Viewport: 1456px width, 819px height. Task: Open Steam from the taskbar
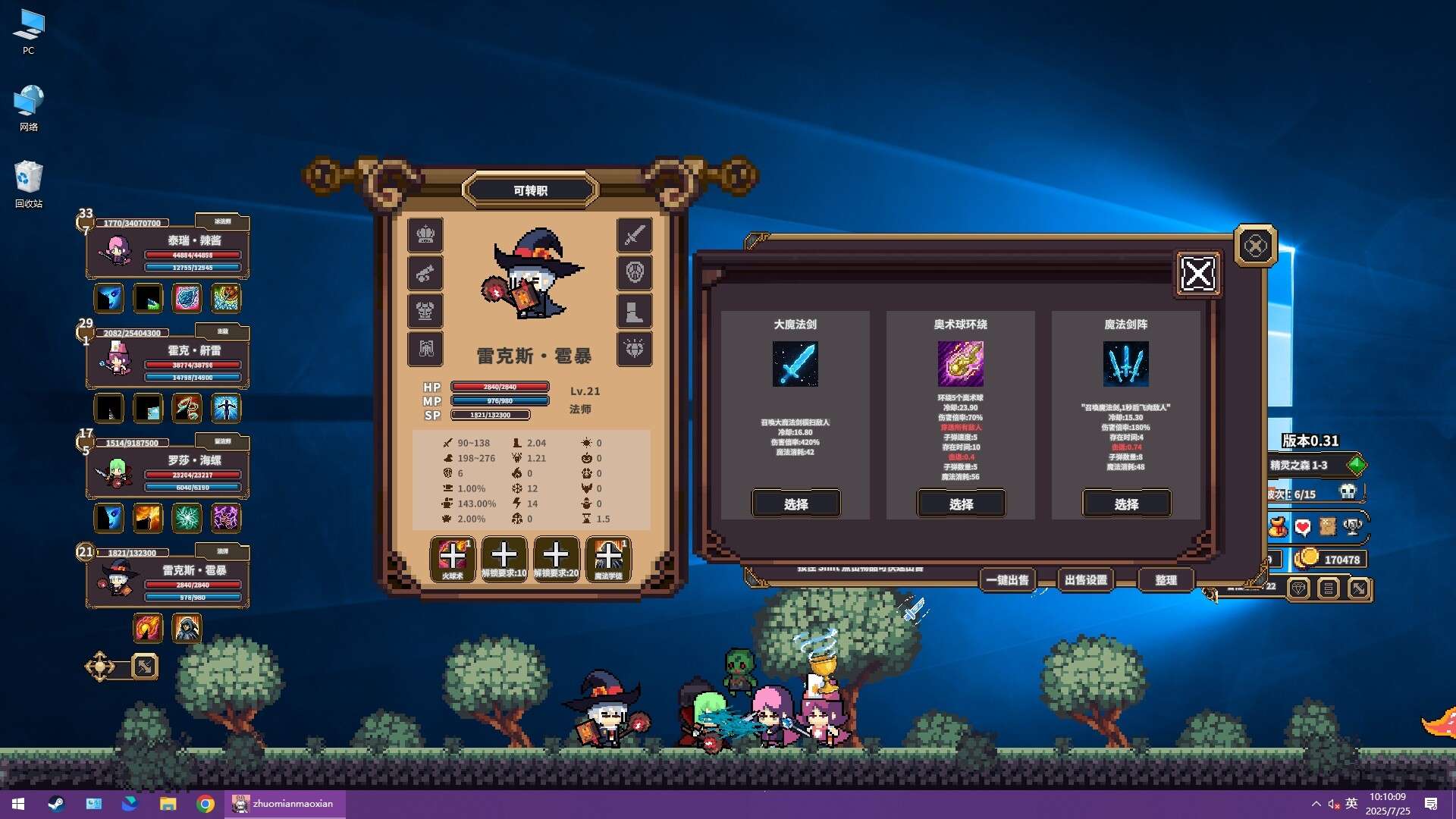56,804
